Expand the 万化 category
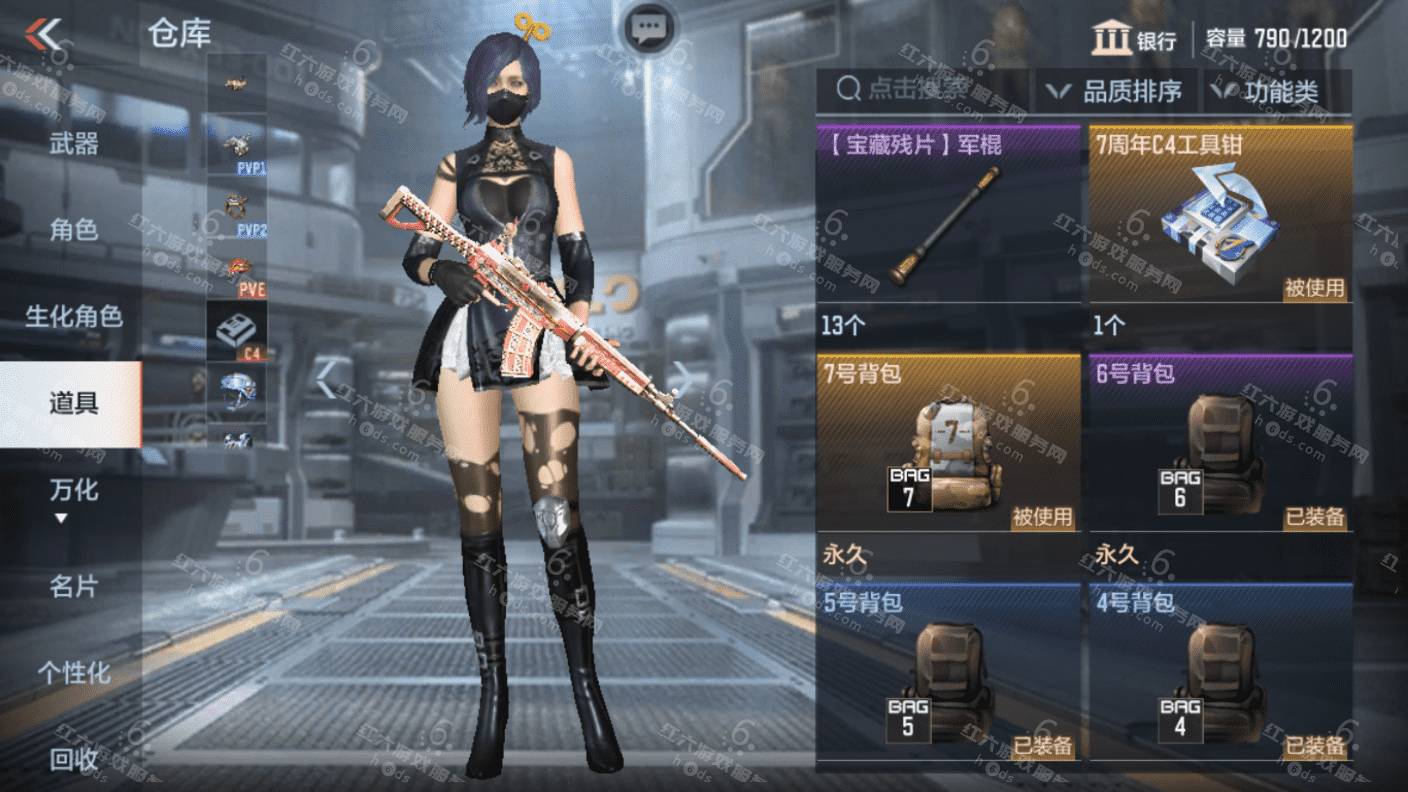The height and width of the screenshot is (792, 1408). [72, 497]
